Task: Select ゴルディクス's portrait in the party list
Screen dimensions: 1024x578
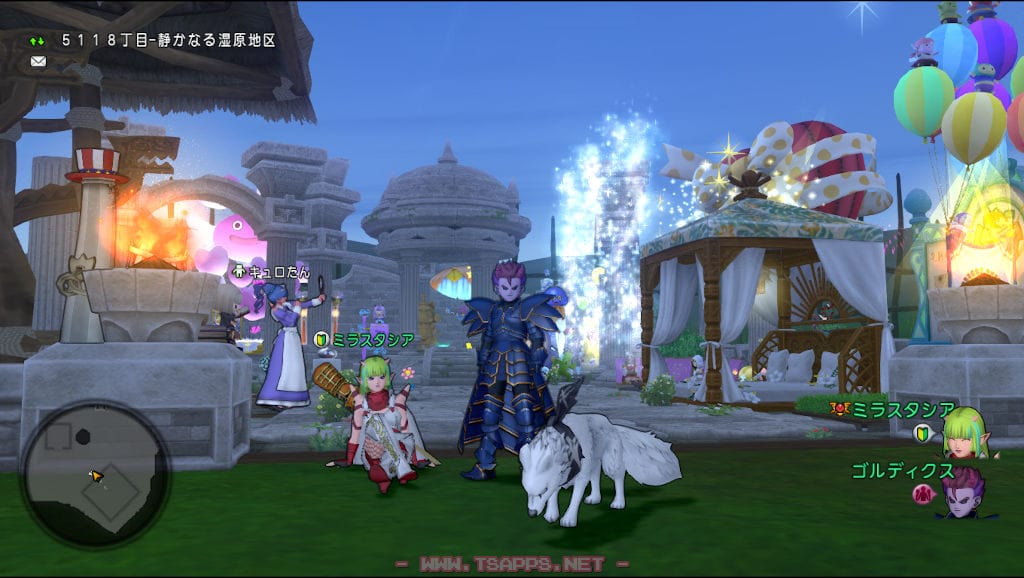Action: (962, 492)
